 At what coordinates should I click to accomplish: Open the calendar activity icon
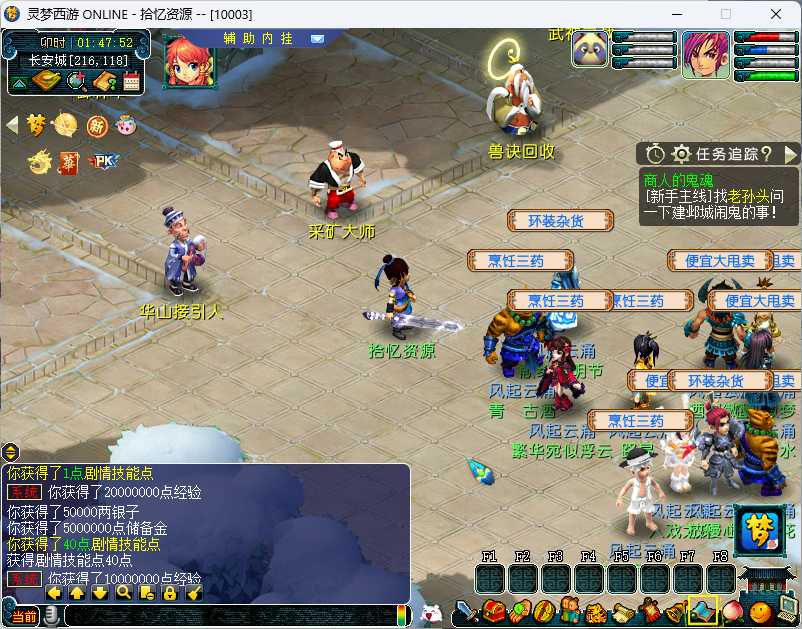pos(131,81)
